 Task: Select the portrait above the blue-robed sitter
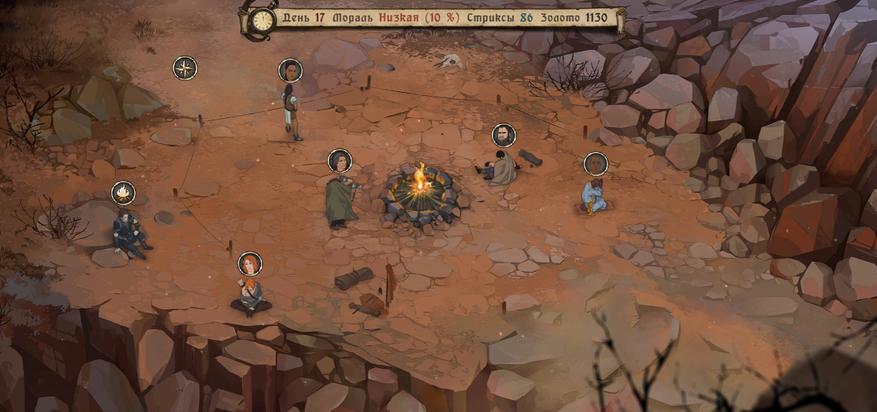tap(596, 164)
